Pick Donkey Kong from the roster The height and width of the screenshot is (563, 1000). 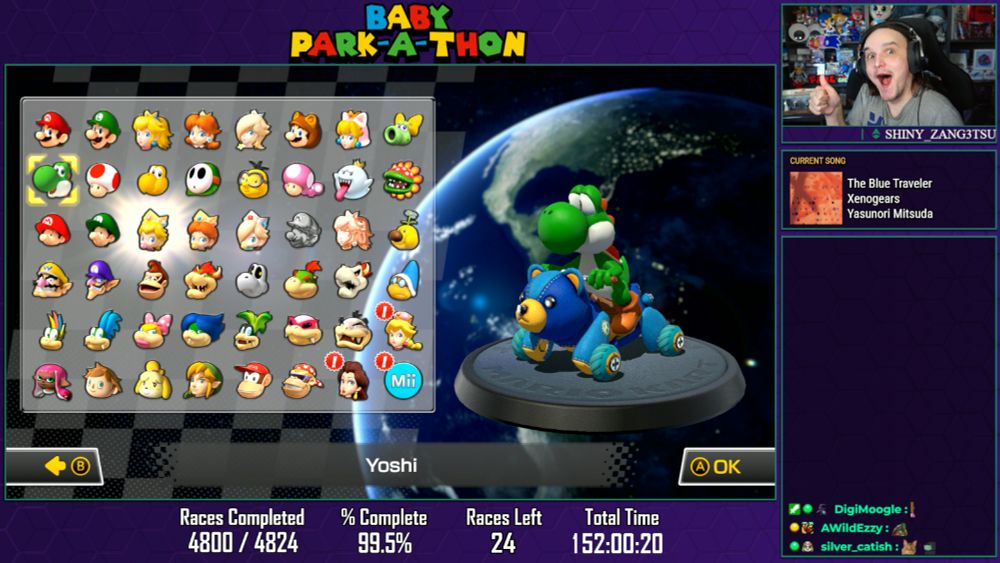pos(152,280)
